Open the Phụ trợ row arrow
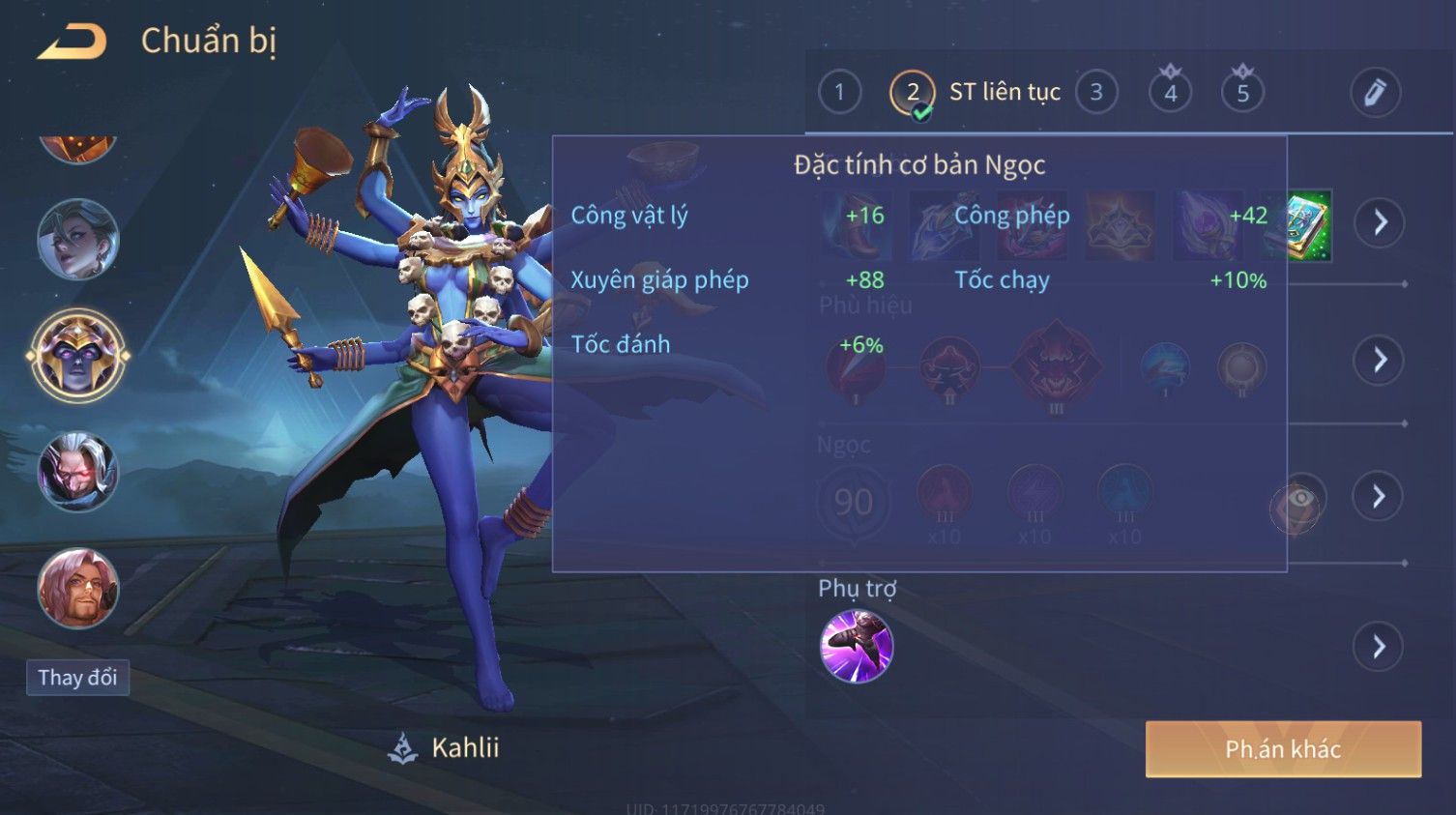The width and height of the screenshot is (1456, 815). coord(1379,647)
